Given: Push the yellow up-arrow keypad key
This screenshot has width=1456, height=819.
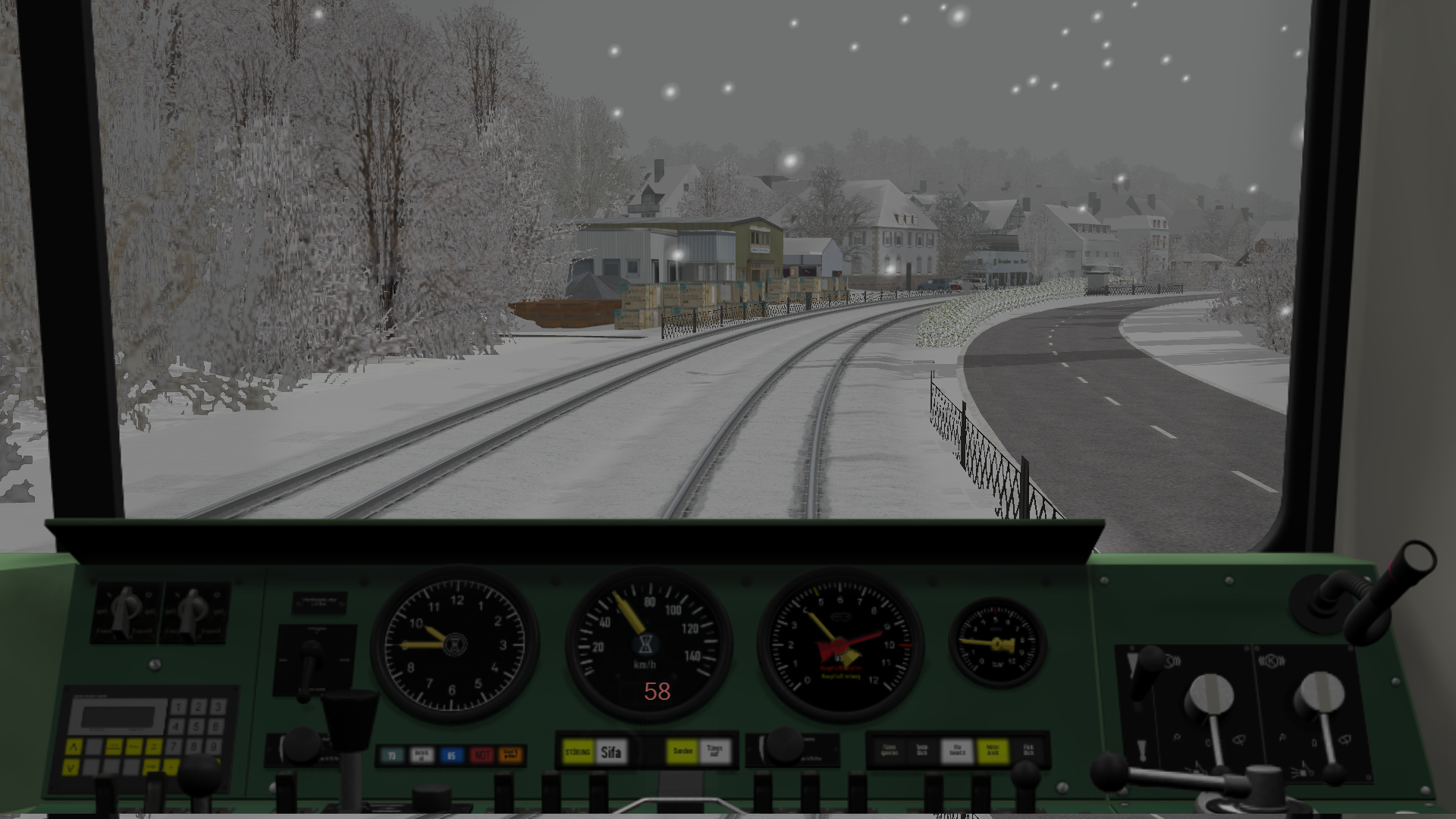Looking at the screenshot, I should pyautogui.click(x=73, y=747).
